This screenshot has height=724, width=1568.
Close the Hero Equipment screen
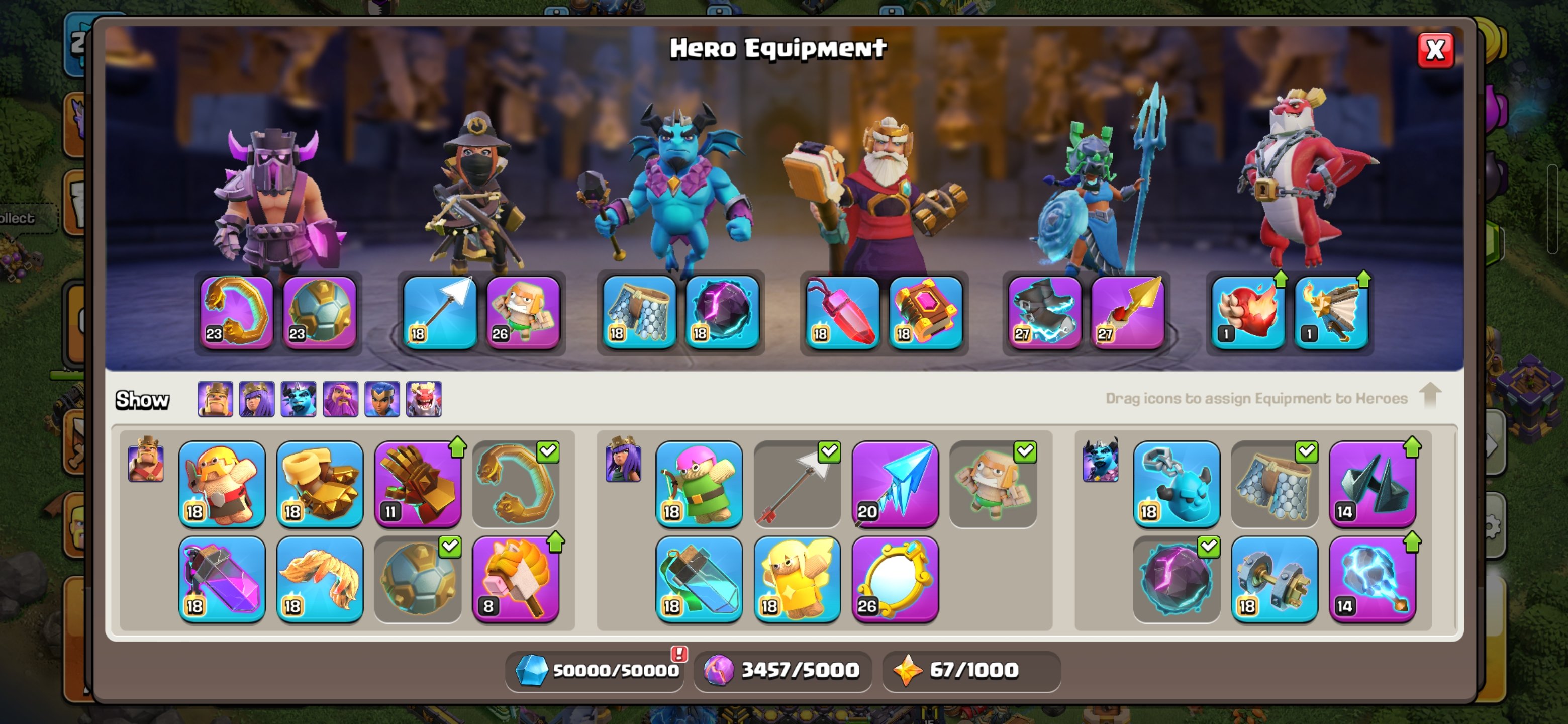point(1435,51)
